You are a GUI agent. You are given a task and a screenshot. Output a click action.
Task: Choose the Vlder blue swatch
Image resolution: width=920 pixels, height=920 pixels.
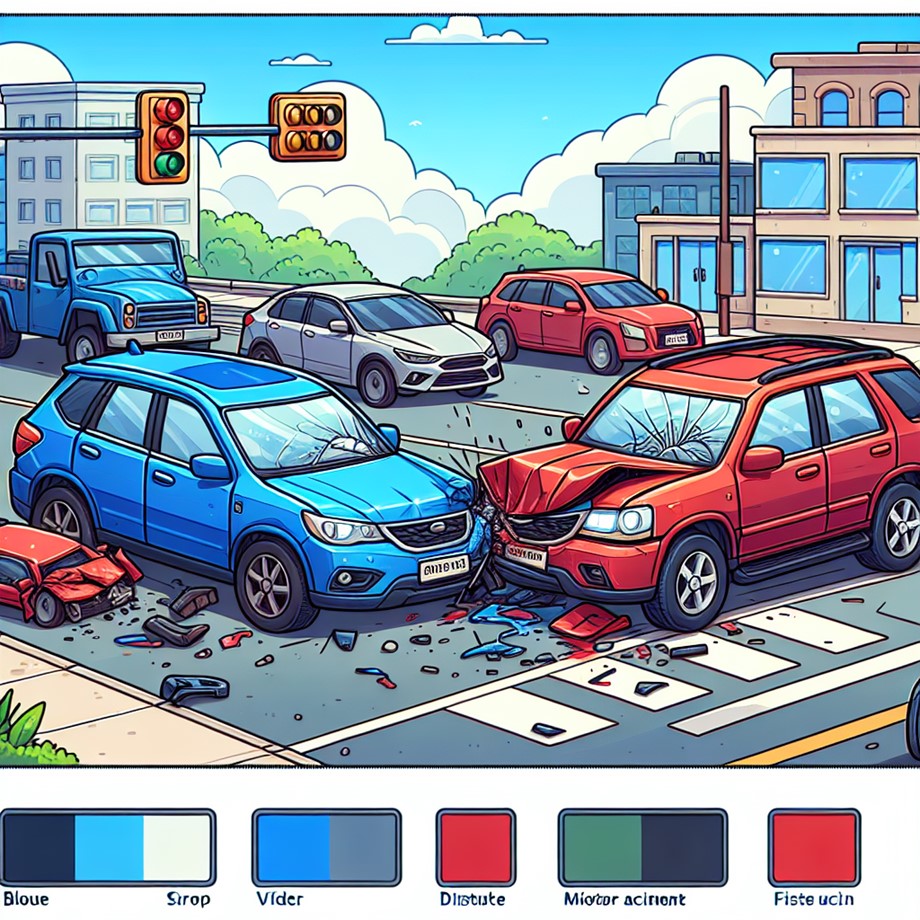[326, 846]
